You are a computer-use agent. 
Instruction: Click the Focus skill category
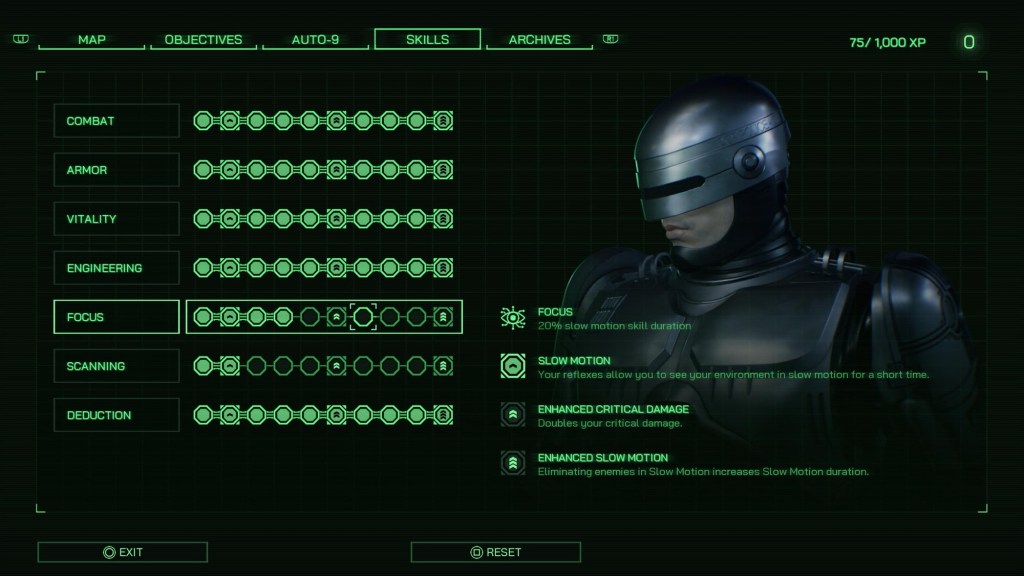(x=116, y=317)
